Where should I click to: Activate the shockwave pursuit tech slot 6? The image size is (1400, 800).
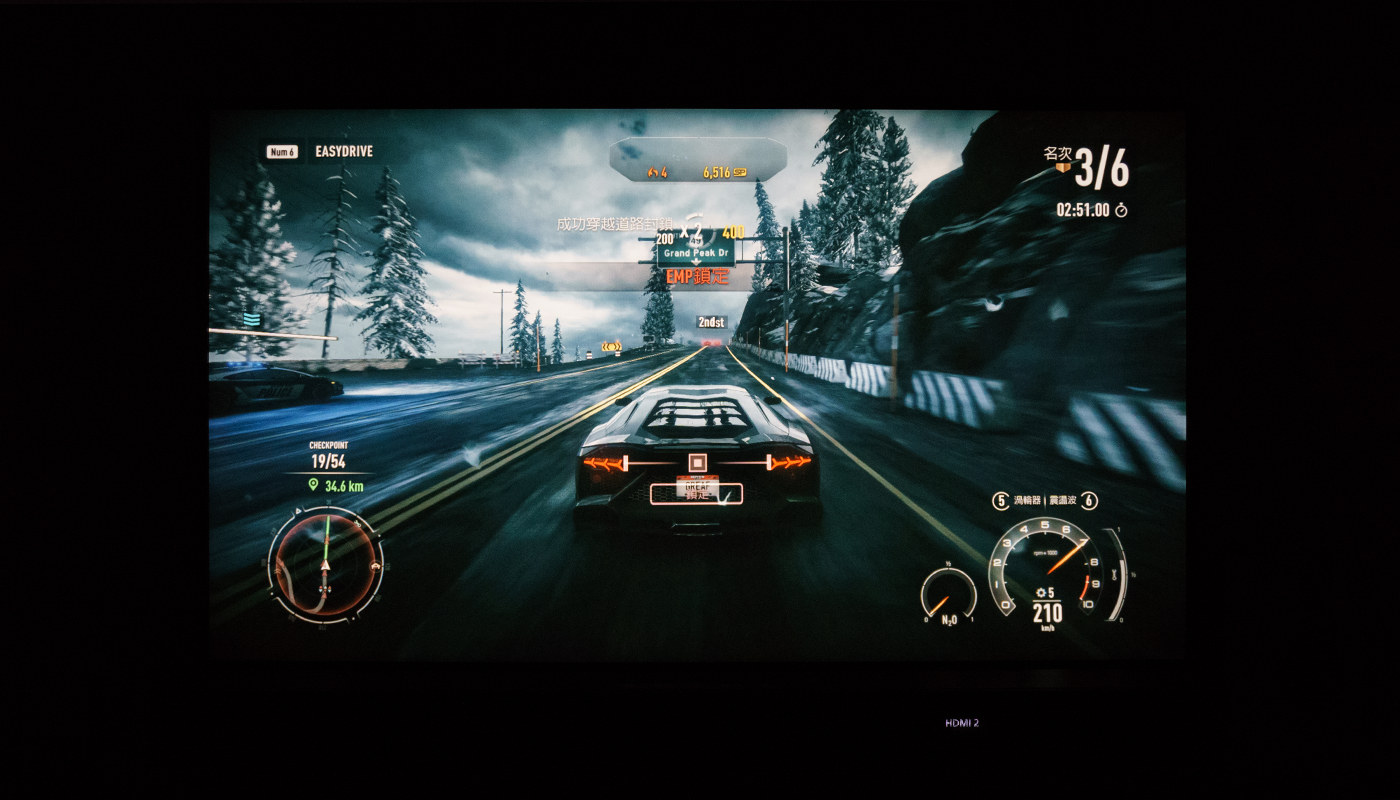[x=1089, y=501]
